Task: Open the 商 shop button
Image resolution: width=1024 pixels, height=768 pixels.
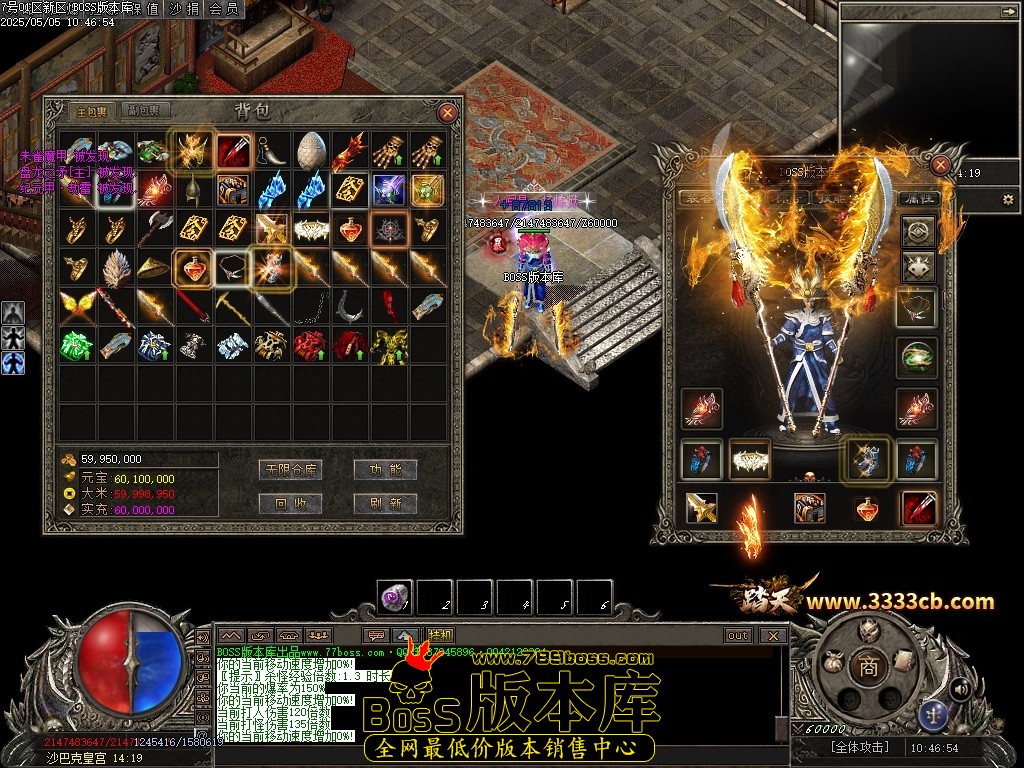Action: pos(868,668)
